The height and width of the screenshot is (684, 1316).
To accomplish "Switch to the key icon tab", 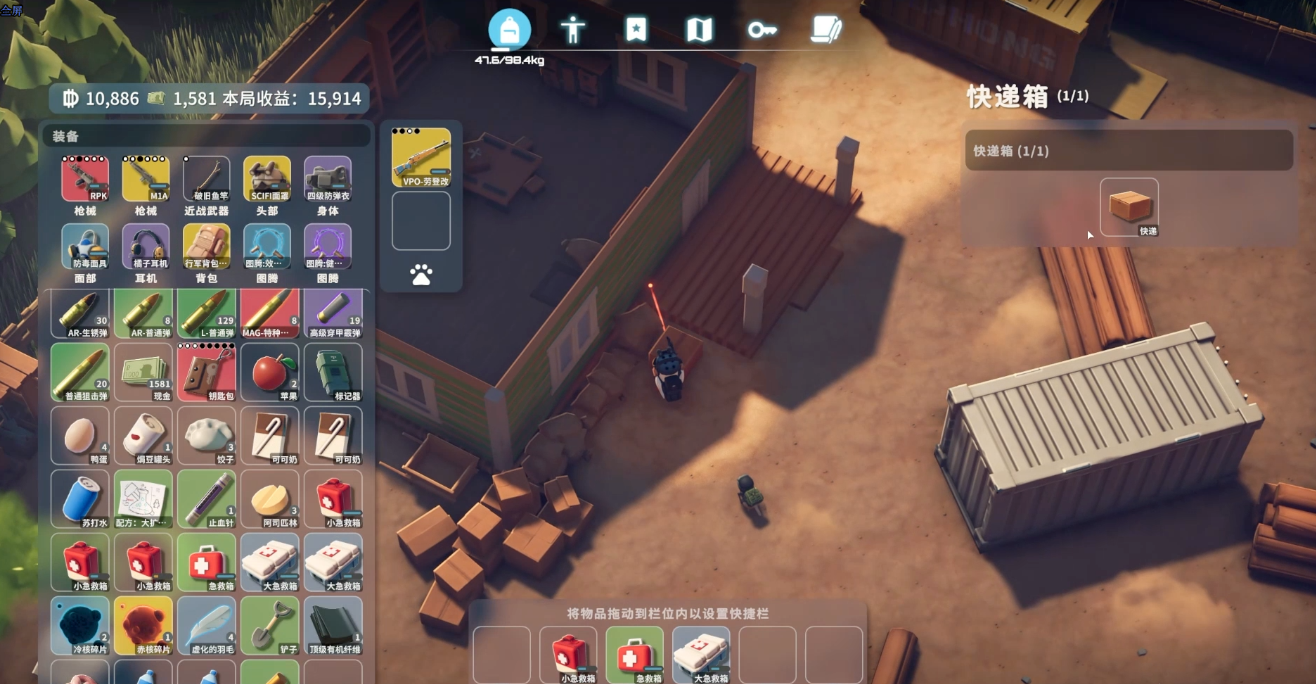I will [762, 30].
